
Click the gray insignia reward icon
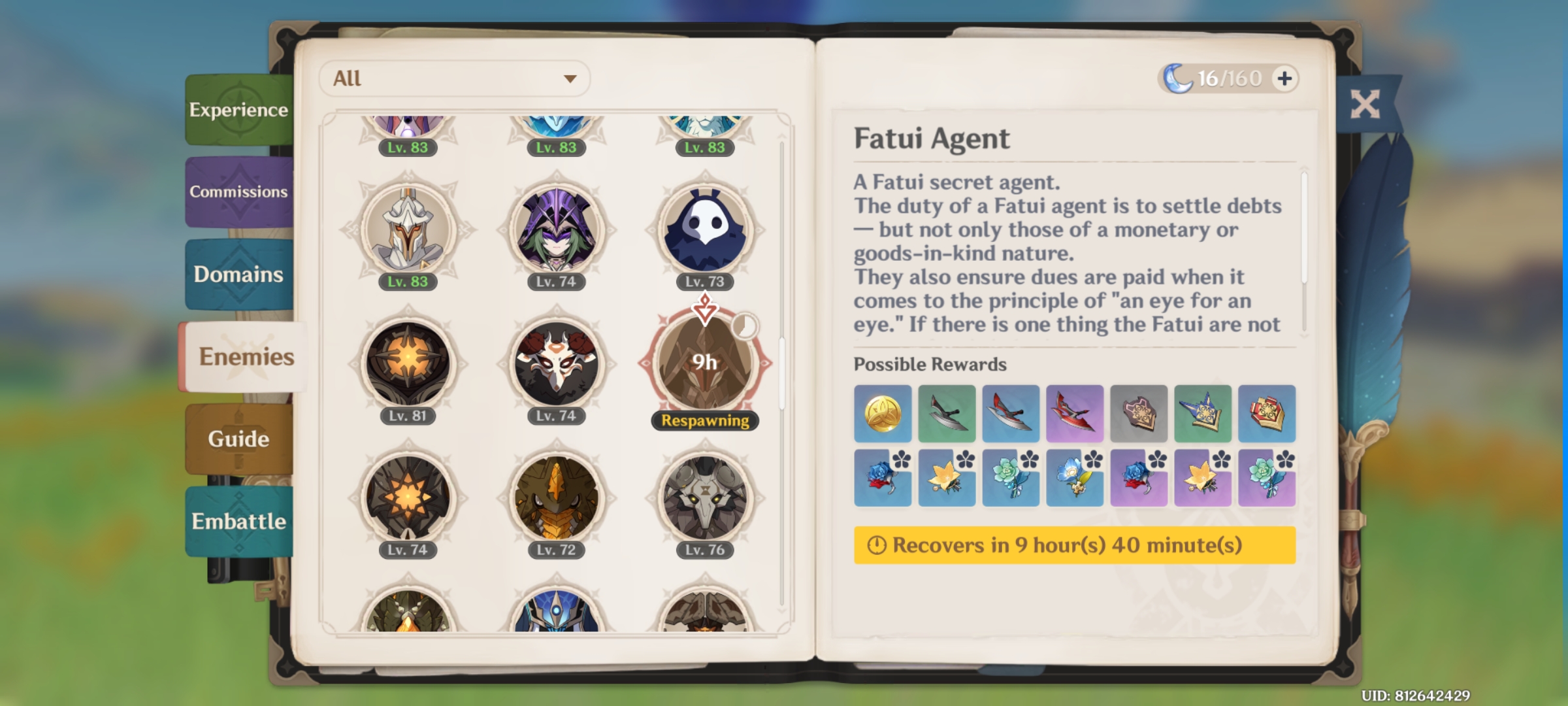(x=1139, y=413)
